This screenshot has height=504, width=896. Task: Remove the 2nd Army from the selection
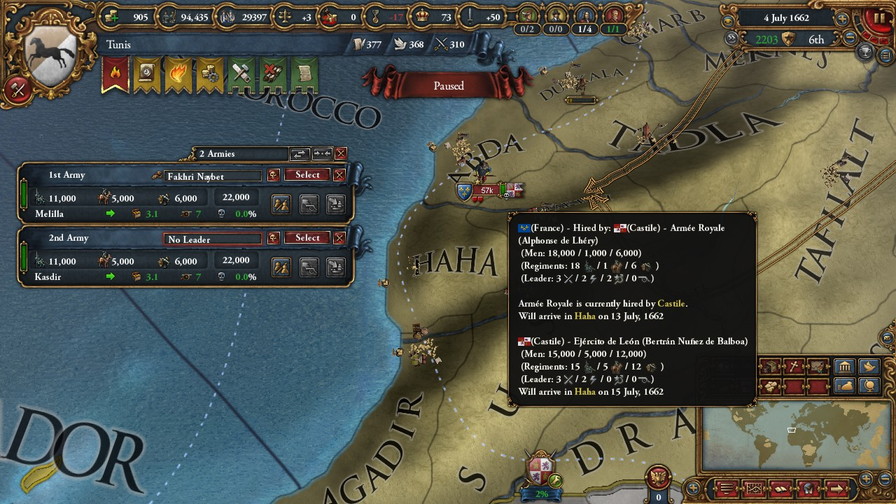click(x=339, y=238)
